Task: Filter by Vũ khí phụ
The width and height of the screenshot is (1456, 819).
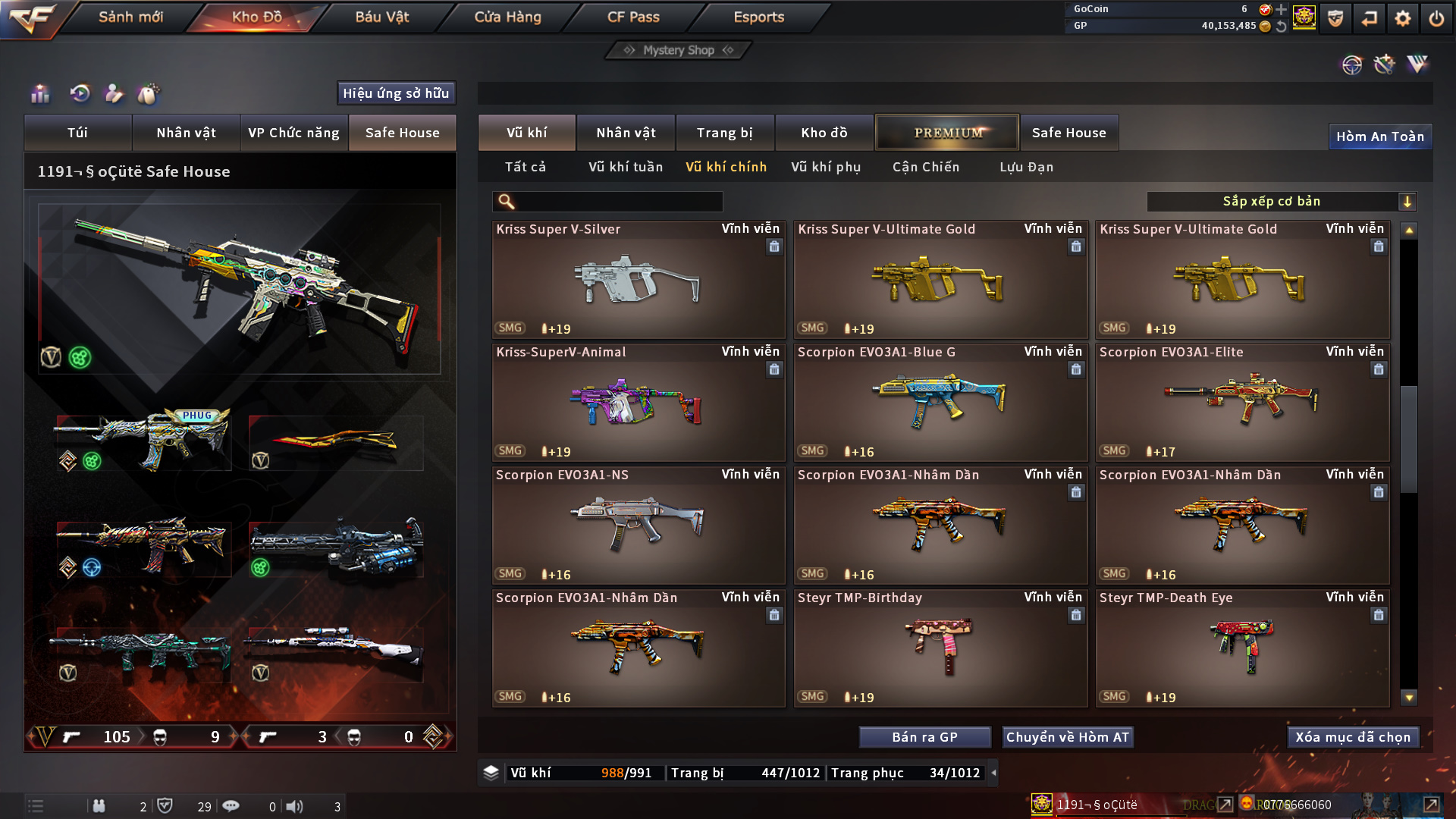Action: (x=826, y=167)
